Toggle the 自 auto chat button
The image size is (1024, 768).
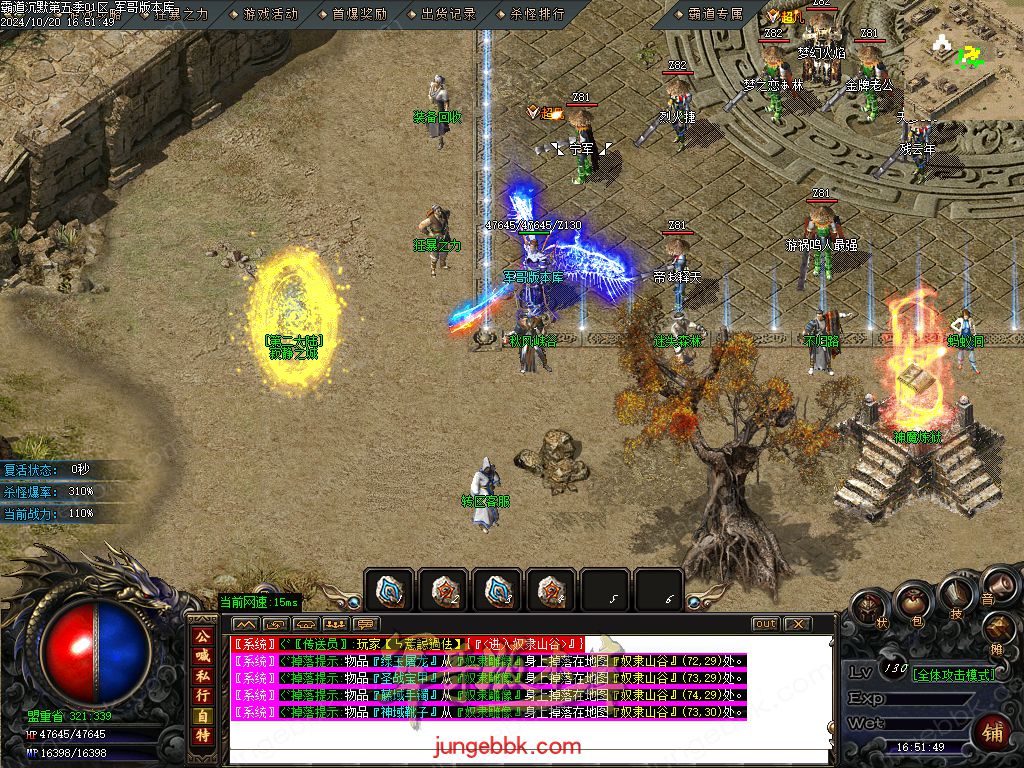coord(203,715)
